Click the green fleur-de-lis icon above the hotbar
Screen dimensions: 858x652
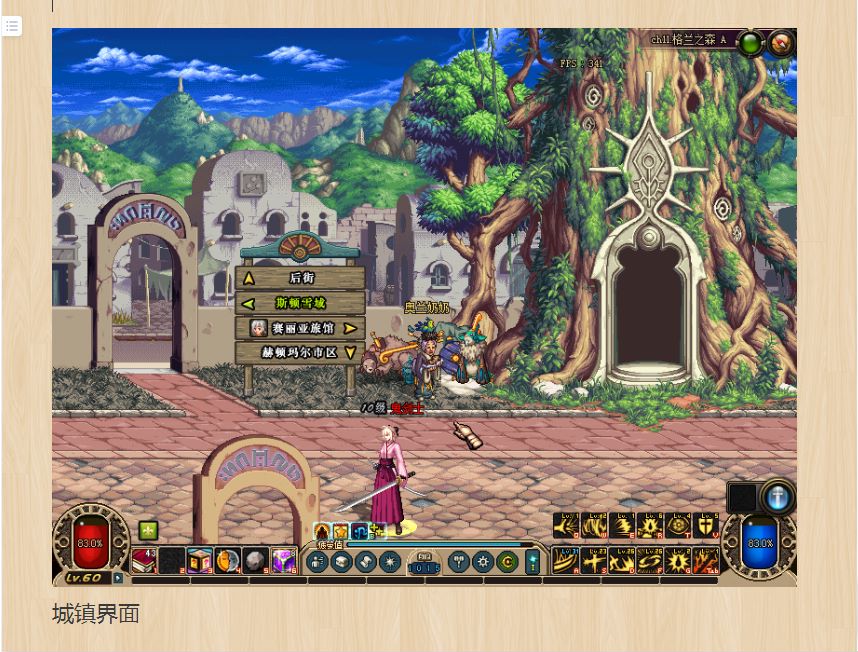pyautogui.click(x=149, y=530)
